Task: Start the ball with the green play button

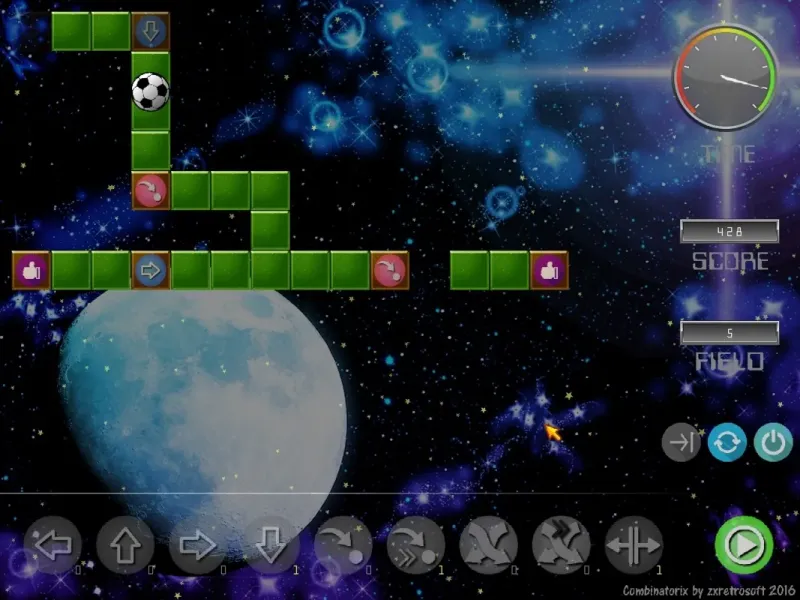Action: [743, 545]
